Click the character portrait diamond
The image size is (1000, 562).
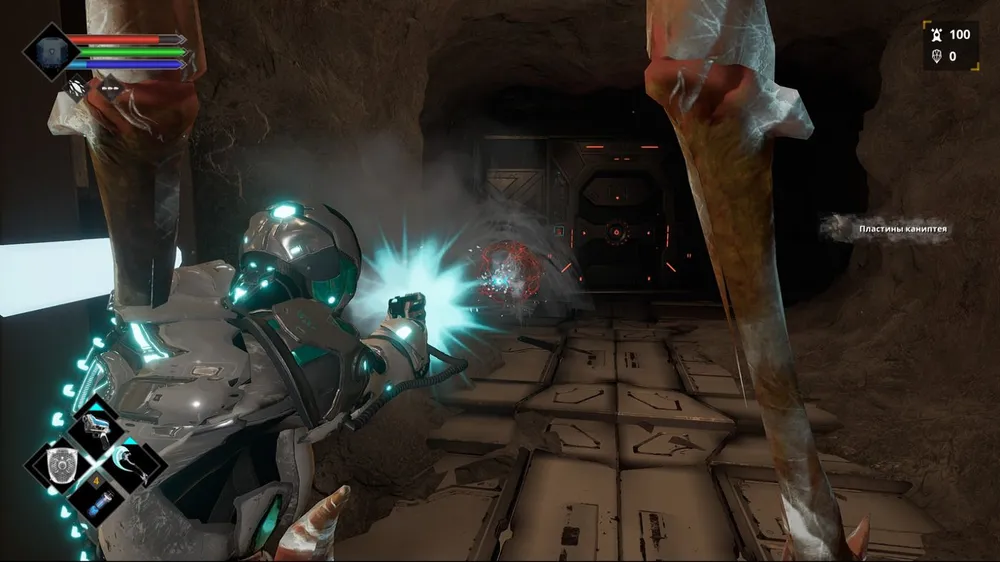(49, 51)
